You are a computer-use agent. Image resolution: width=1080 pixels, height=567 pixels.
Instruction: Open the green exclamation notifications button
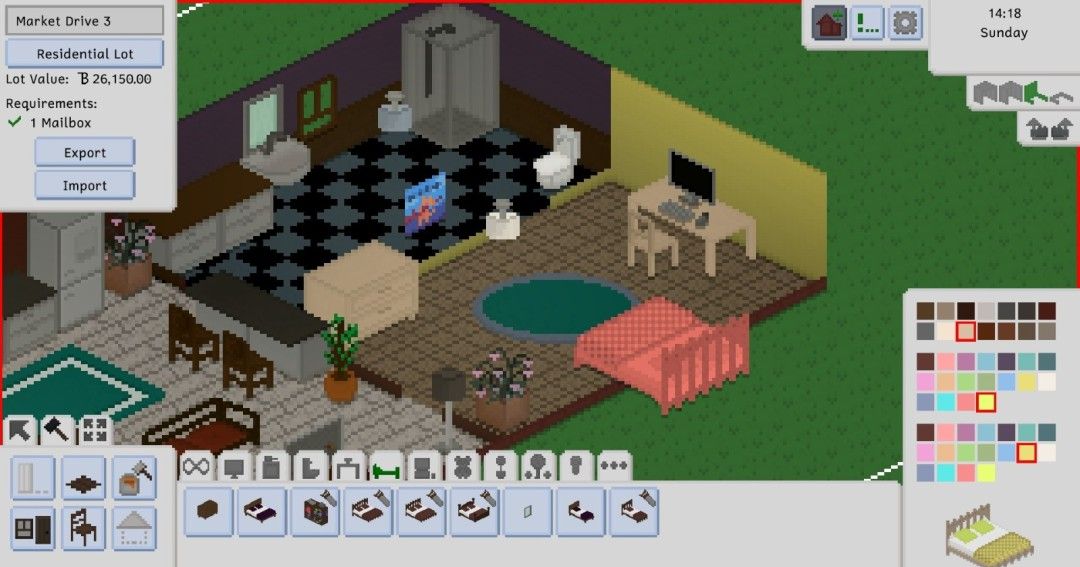(x=867, y=22)
